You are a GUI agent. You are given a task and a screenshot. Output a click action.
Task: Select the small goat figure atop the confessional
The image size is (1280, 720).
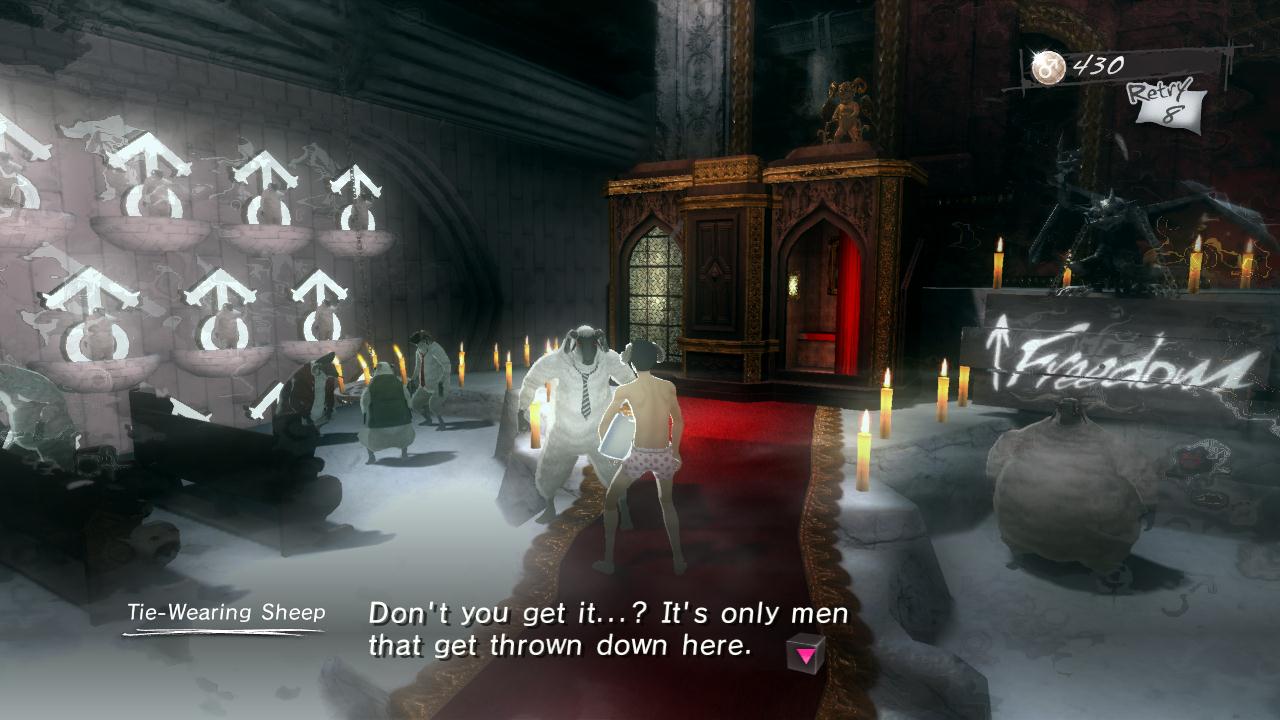[x=843, y=105]
